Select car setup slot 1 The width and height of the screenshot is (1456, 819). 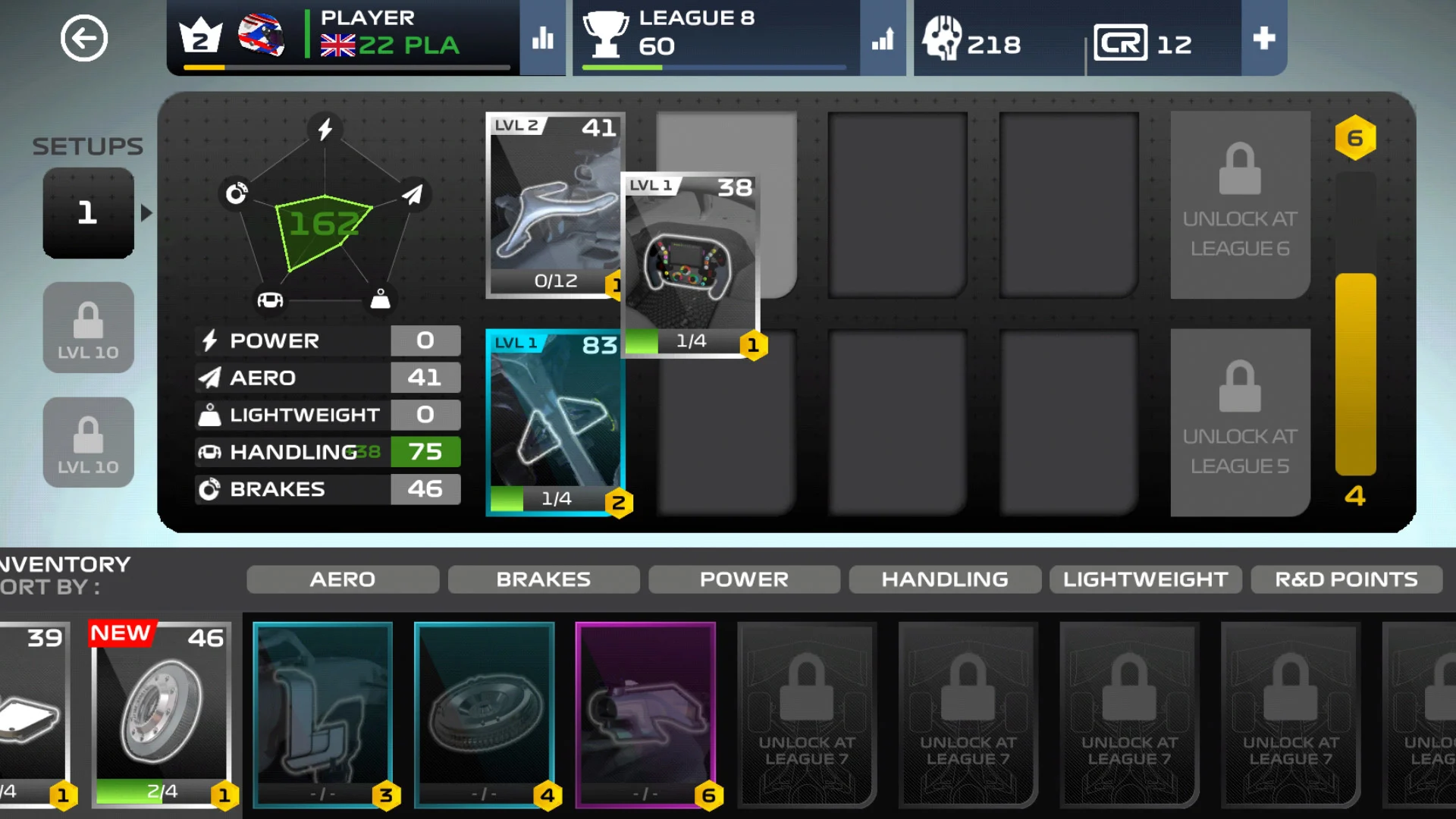(88, 213)
